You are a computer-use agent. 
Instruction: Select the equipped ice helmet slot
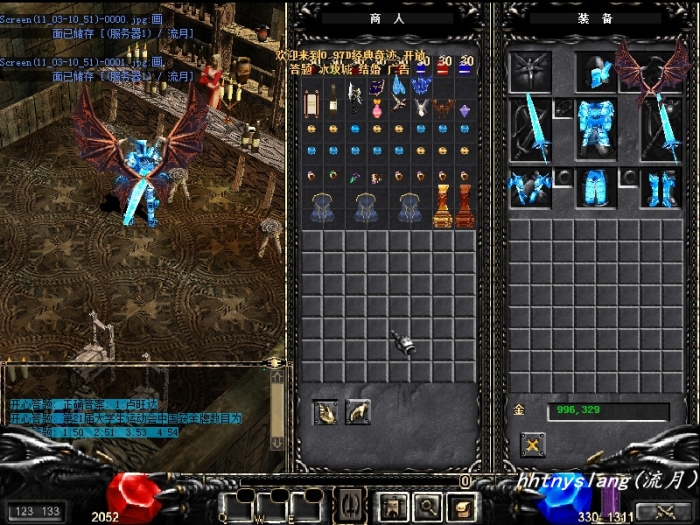coord(597,72)
